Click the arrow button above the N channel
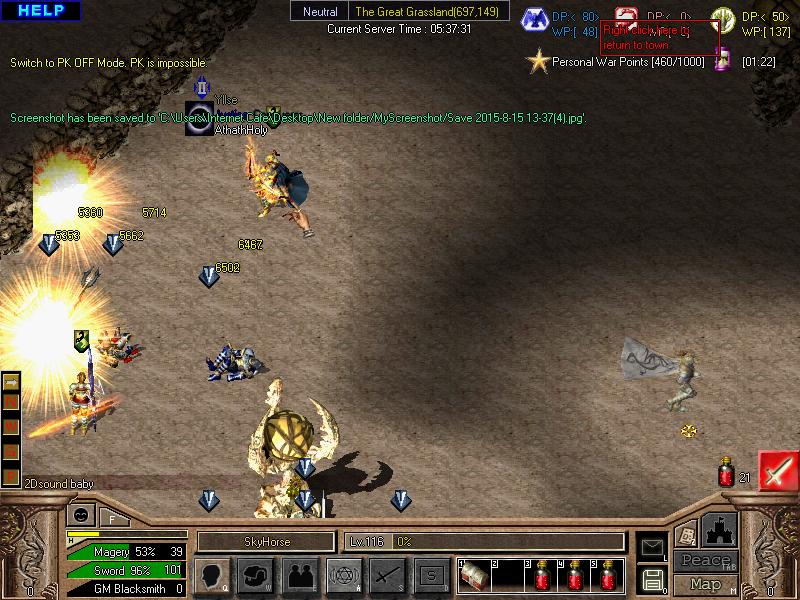 pyautogui.click(x=11, y=382)
